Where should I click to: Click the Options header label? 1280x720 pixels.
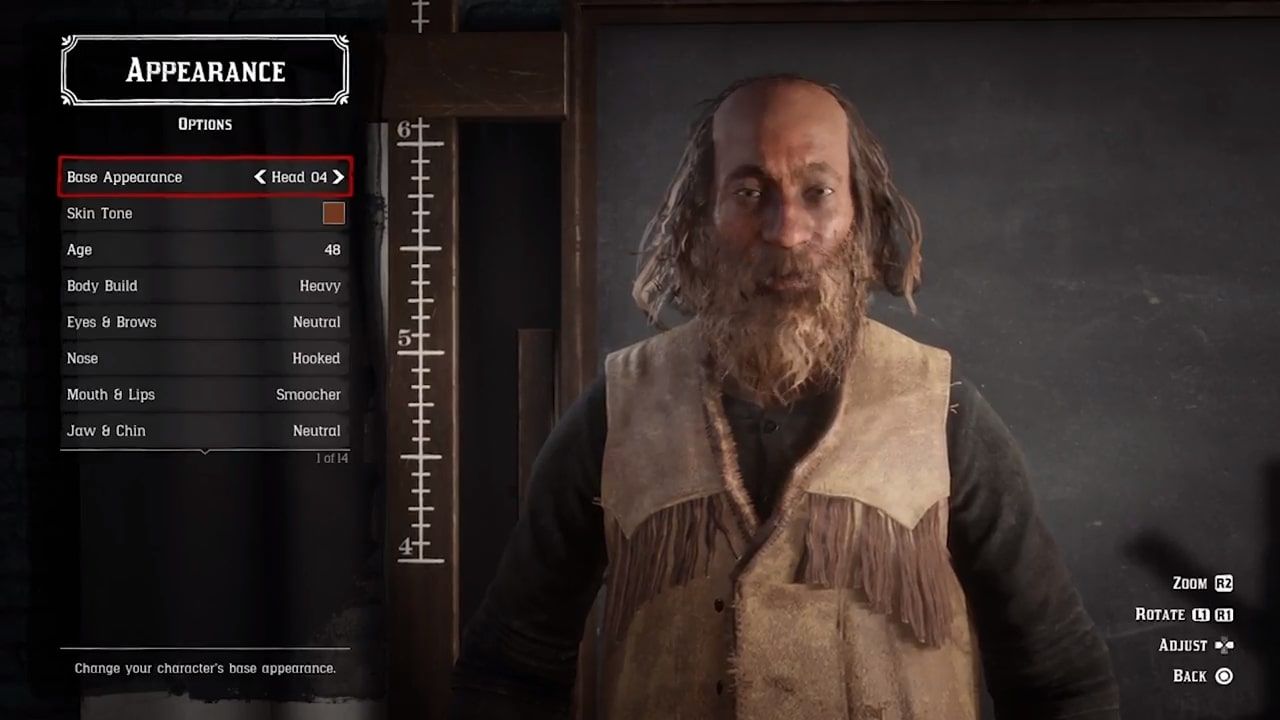pos(204,123)
